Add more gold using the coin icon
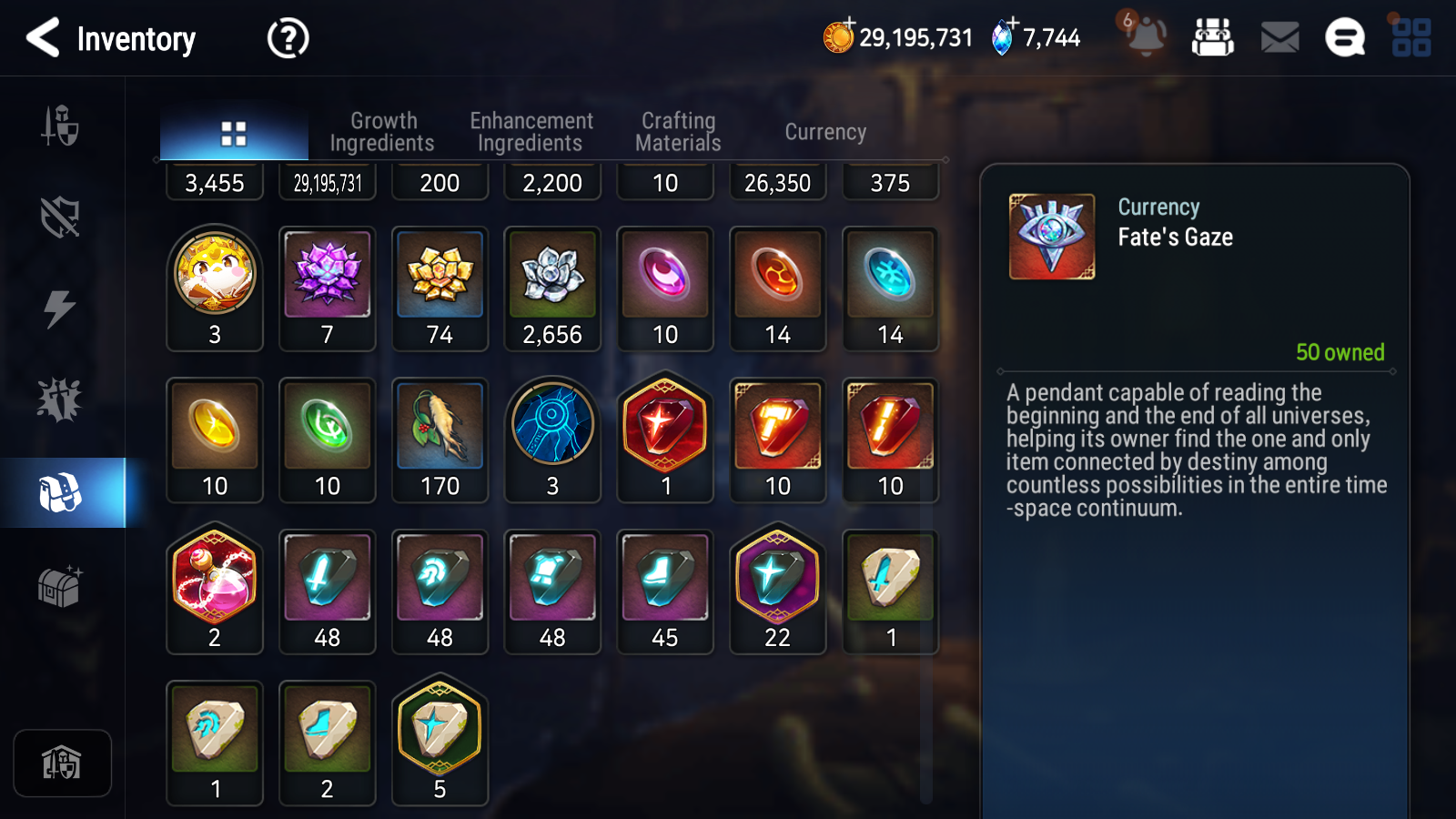Image resolution: width=1456 pixels, height=819 pixels. (838, 36)
